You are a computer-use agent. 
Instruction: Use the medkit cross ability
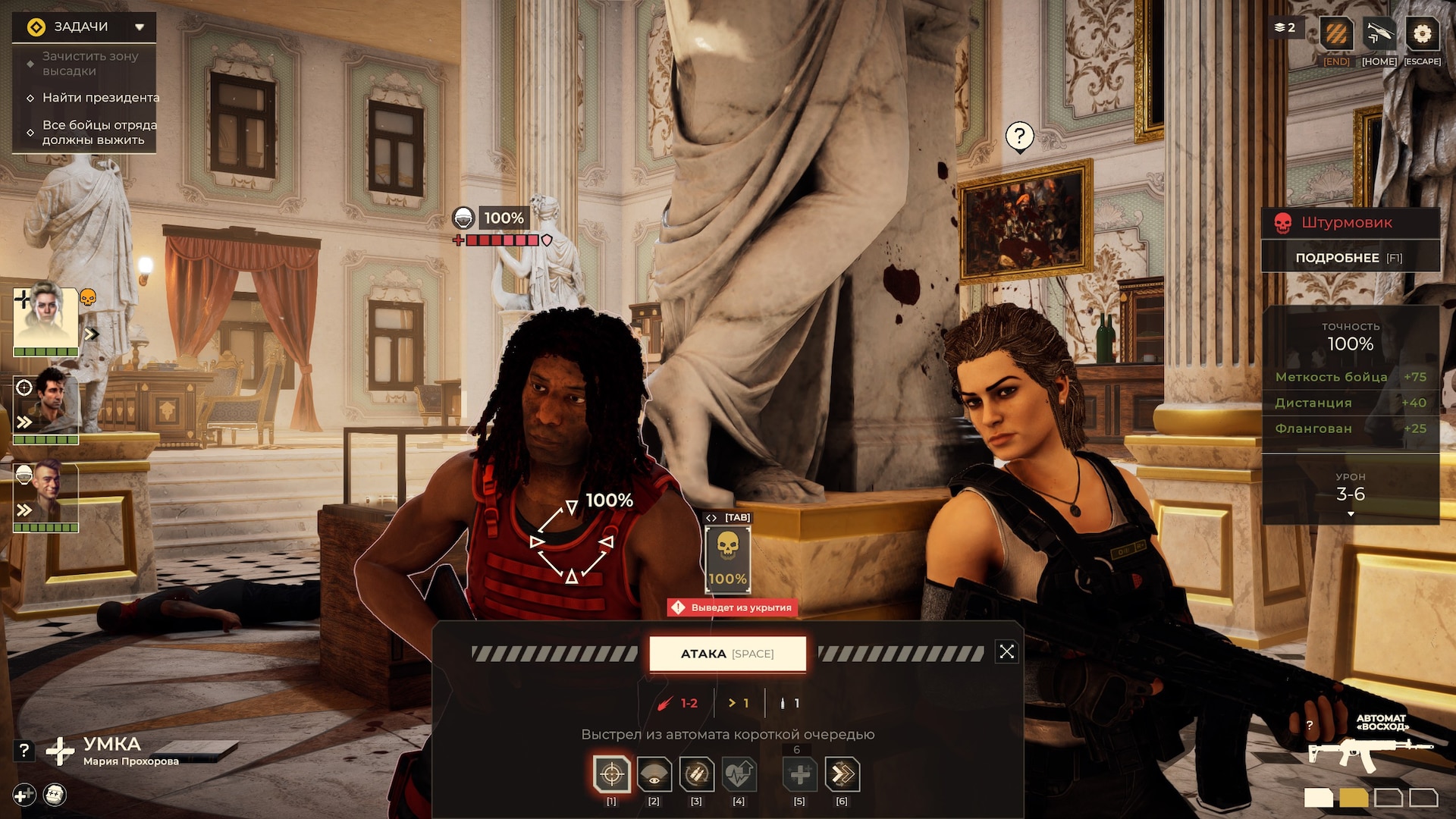point(799,774)
